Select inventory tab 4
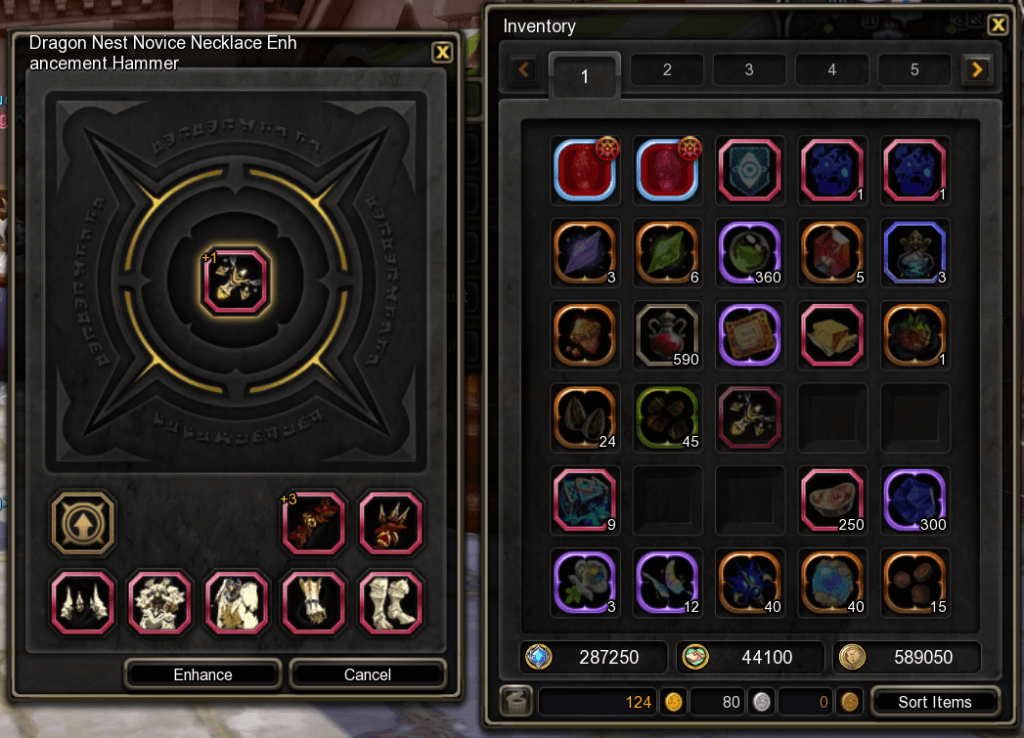Screen dimensions: 1024x738 tap(832, 70)
